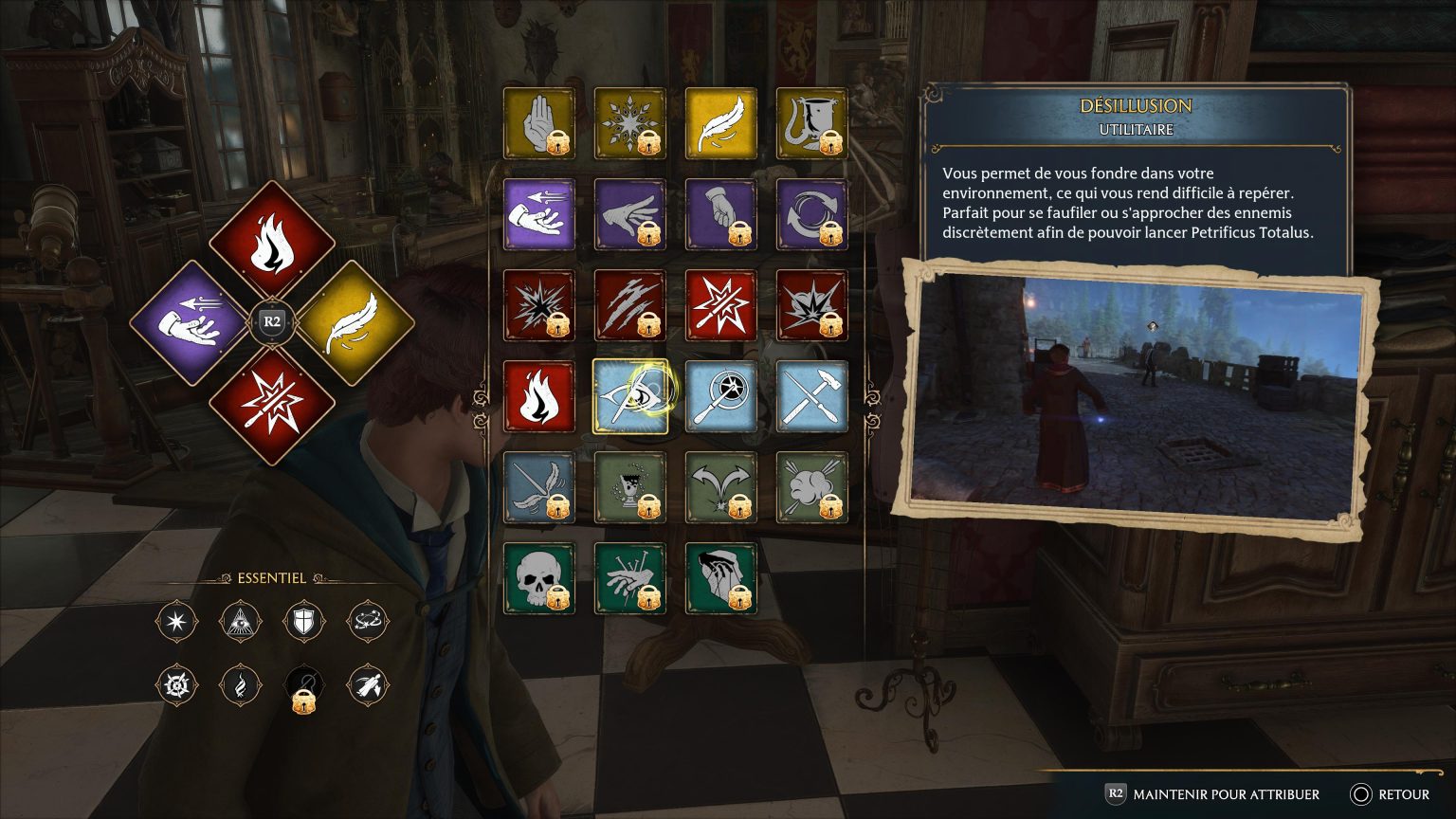Select the Protego shield icon under Essentiel
Image resolution: width=1456 pixels, height=819 pixels.
pos(303,622)
